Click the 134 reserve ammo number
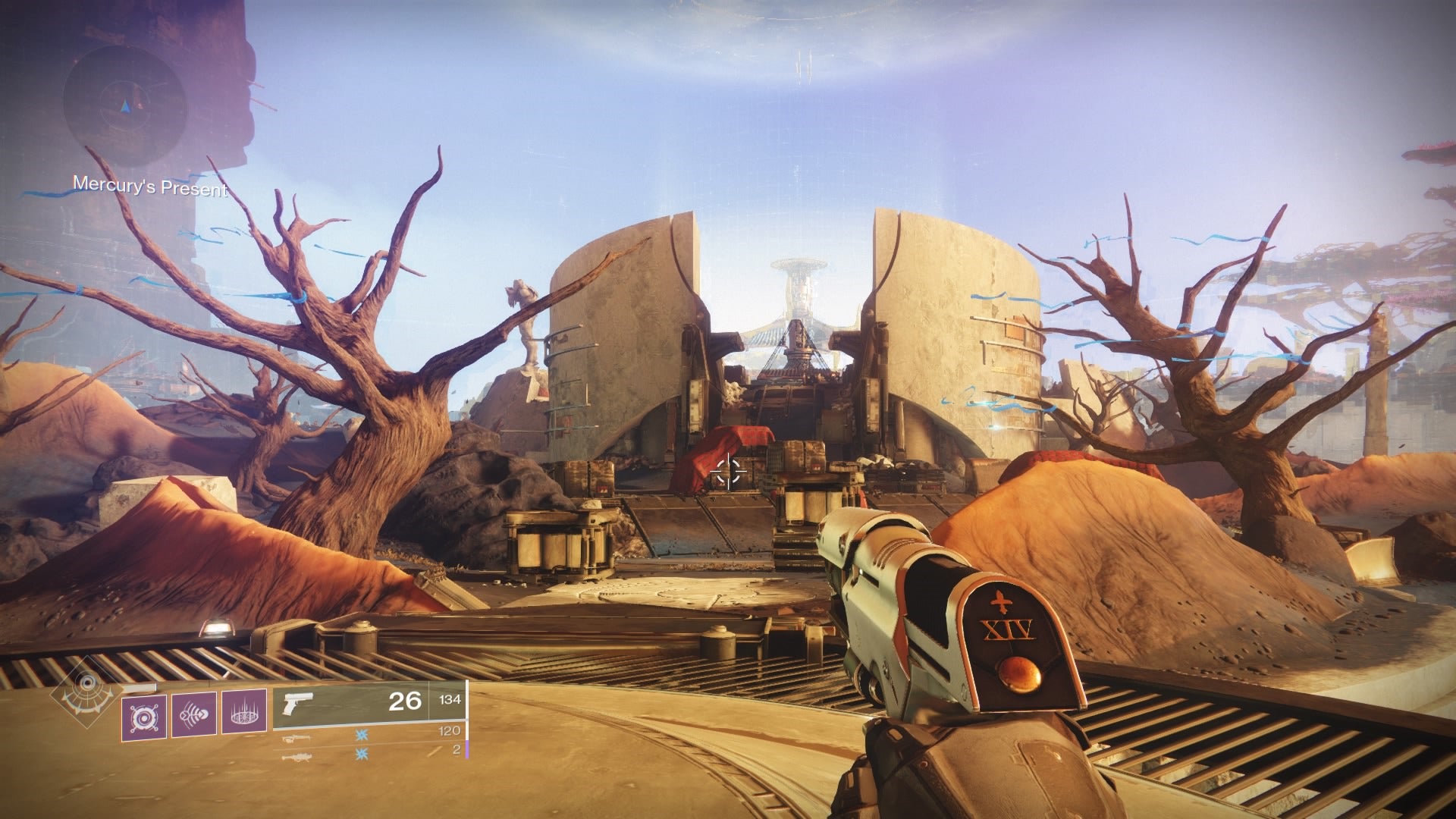1456x819 pixels. pos(452,700)
